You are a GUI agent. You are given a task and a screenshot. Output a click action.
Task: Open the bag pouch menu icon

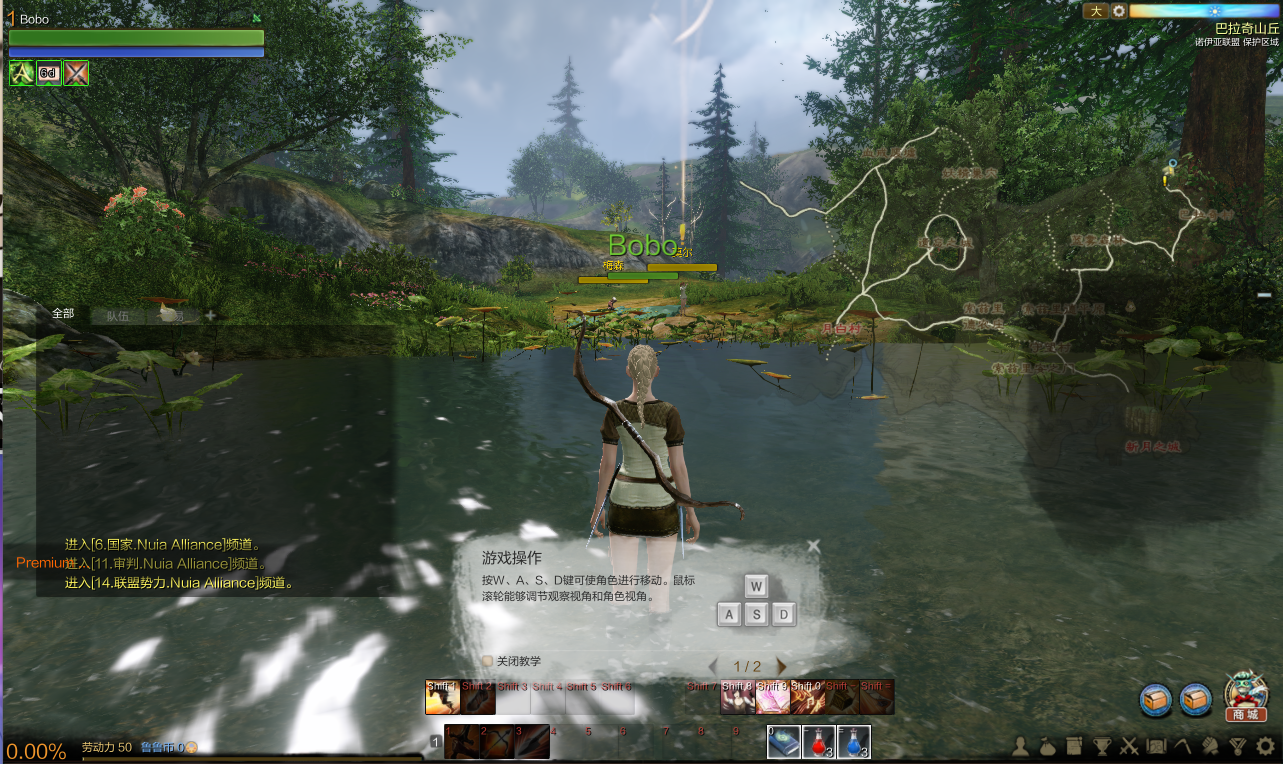pos(1048,745)
